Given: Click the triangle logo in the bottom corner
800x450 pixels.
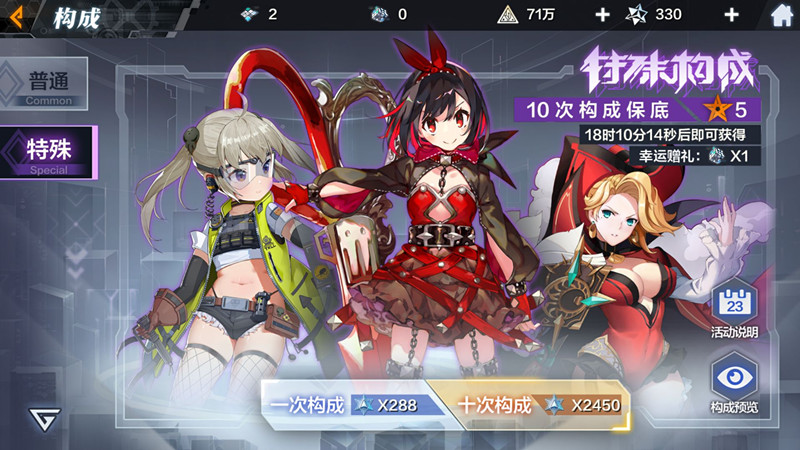Looking at the screenshot, I should coord(43,419).
